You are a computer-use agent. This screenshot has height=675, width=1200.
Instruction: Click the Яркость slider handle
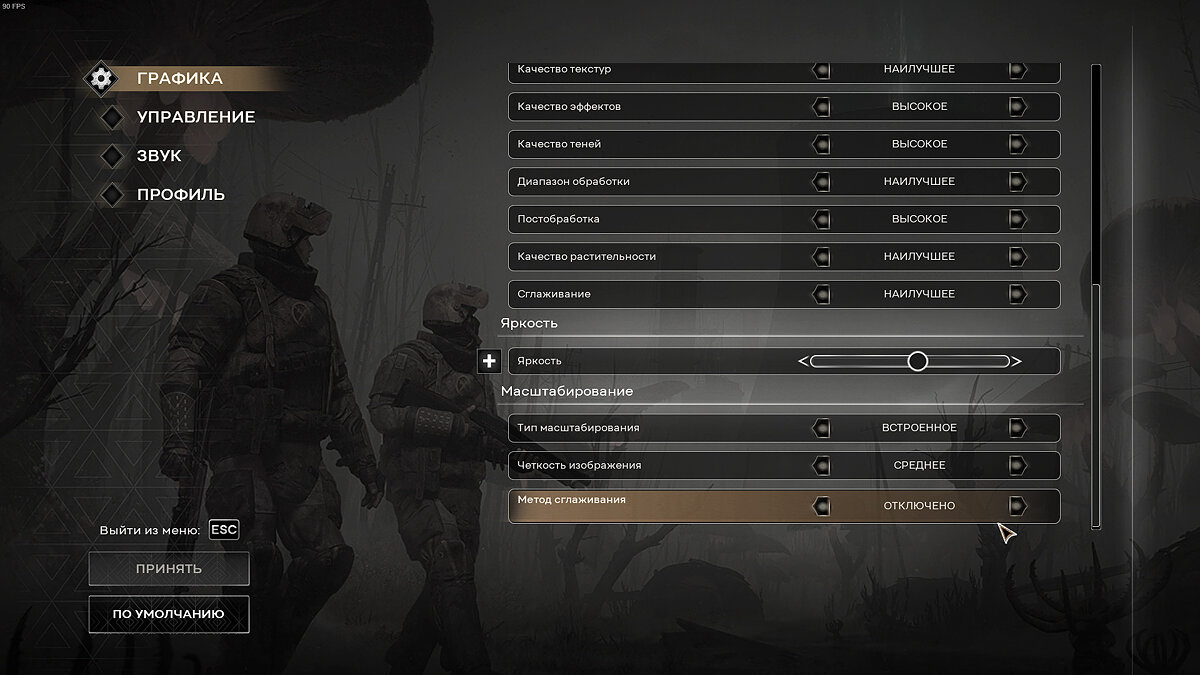917,361
